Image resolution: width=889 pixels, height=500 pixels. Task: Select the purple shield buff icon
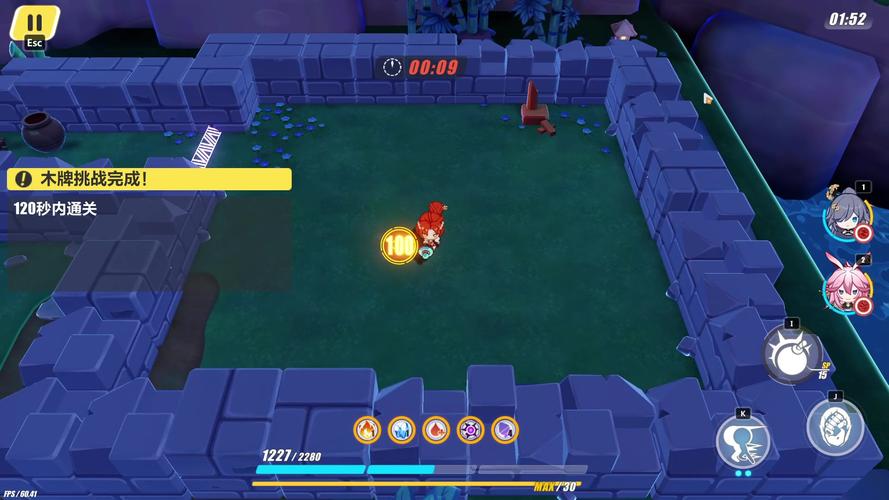pos(504,430)
